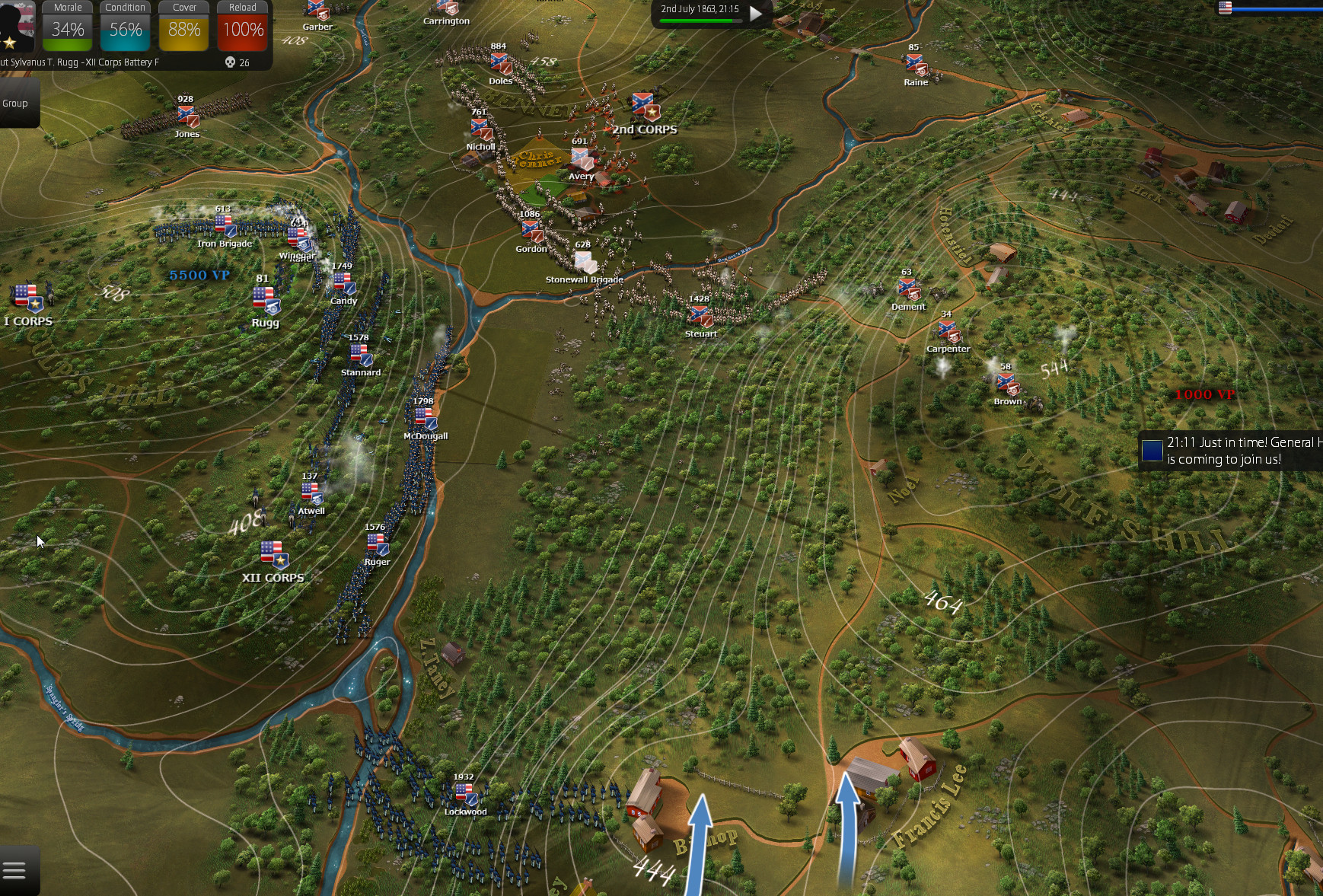Click the Confederate 2nd Corps flag
The width and height of the screenshot is (1323, 896).
click(644, 107)
